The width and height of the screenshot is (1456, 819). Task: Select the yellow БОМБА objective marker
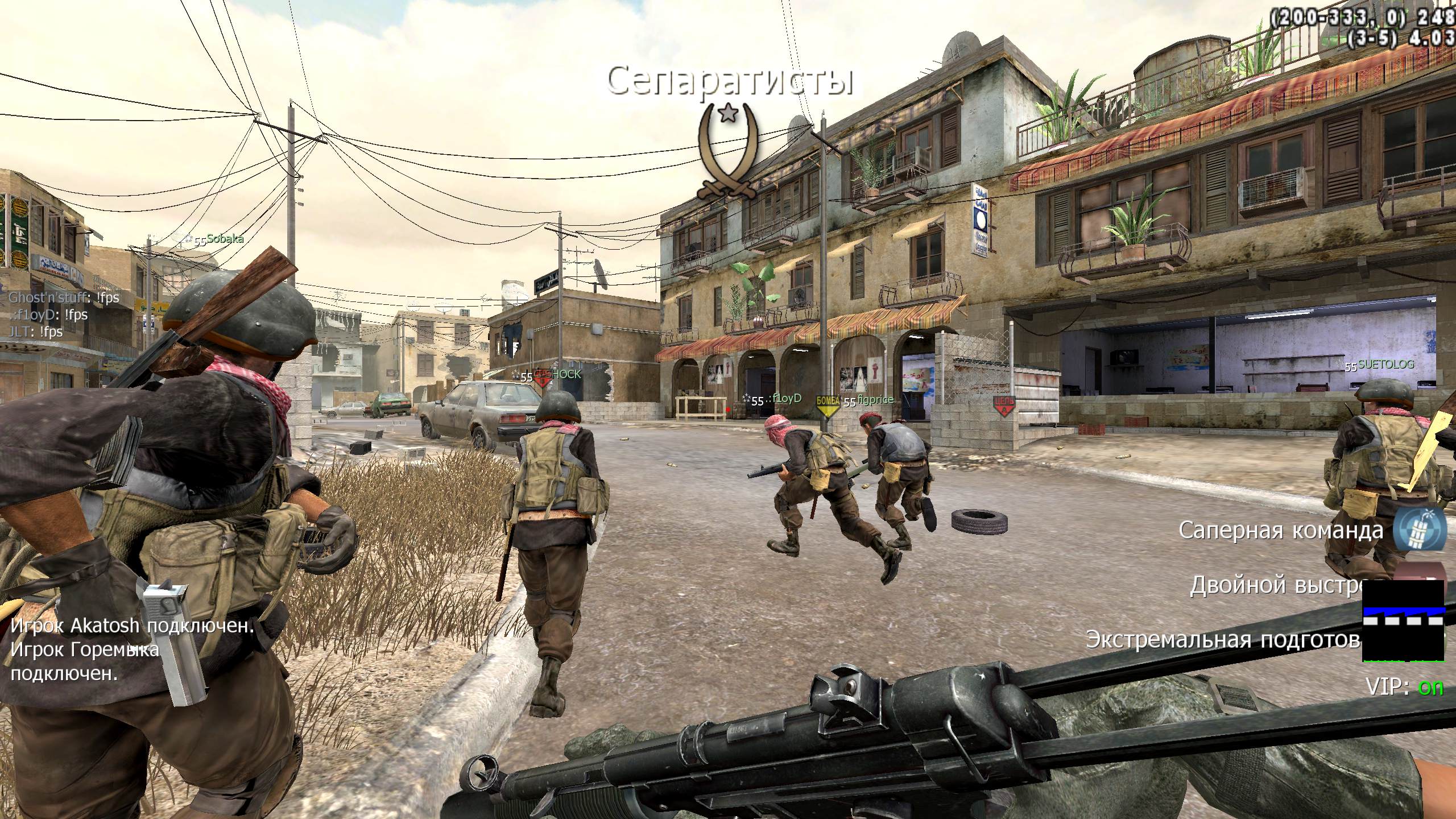[x=828, y=405]
